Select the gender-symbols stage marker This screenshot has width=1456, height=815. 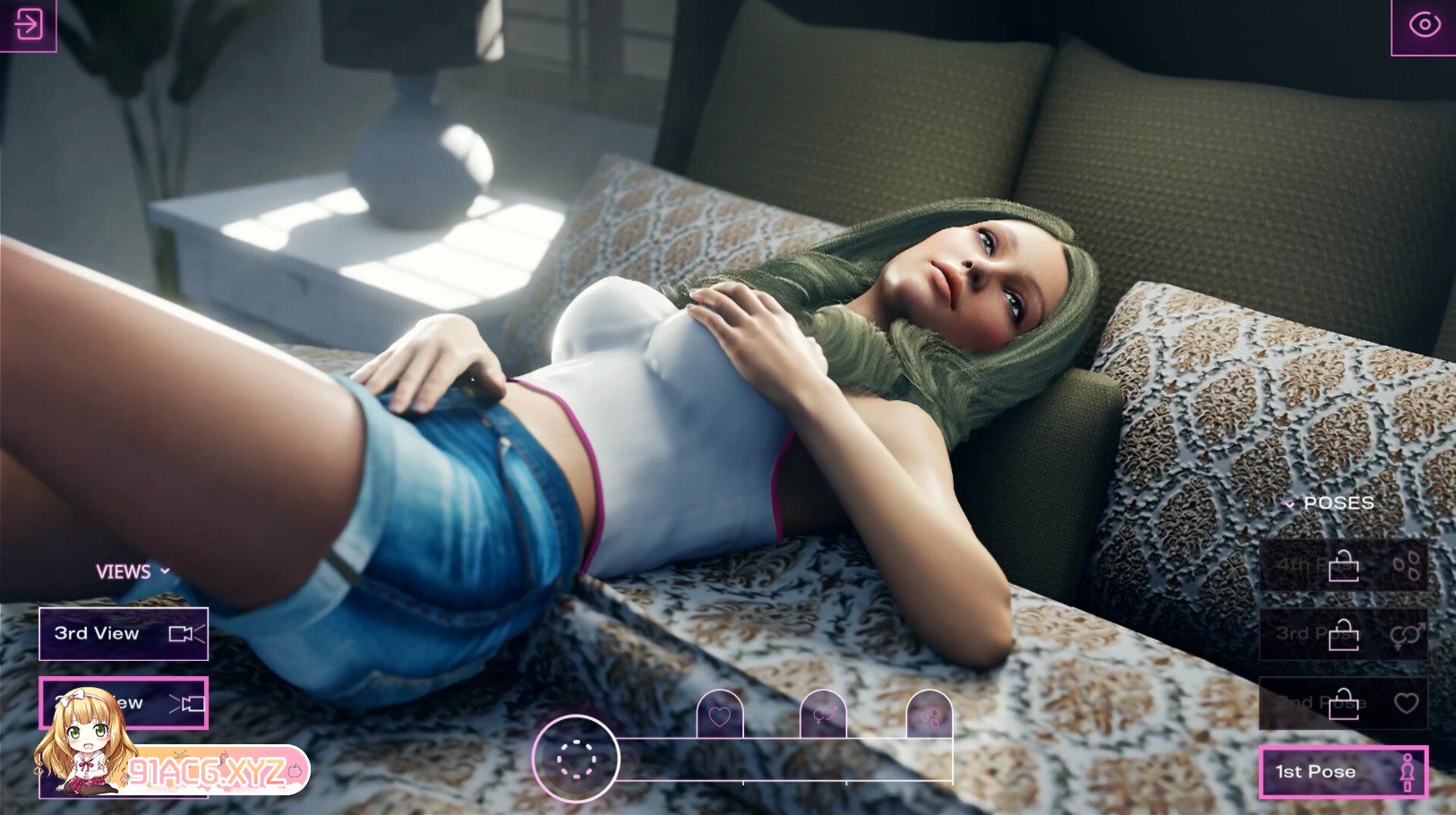point(824,716)
